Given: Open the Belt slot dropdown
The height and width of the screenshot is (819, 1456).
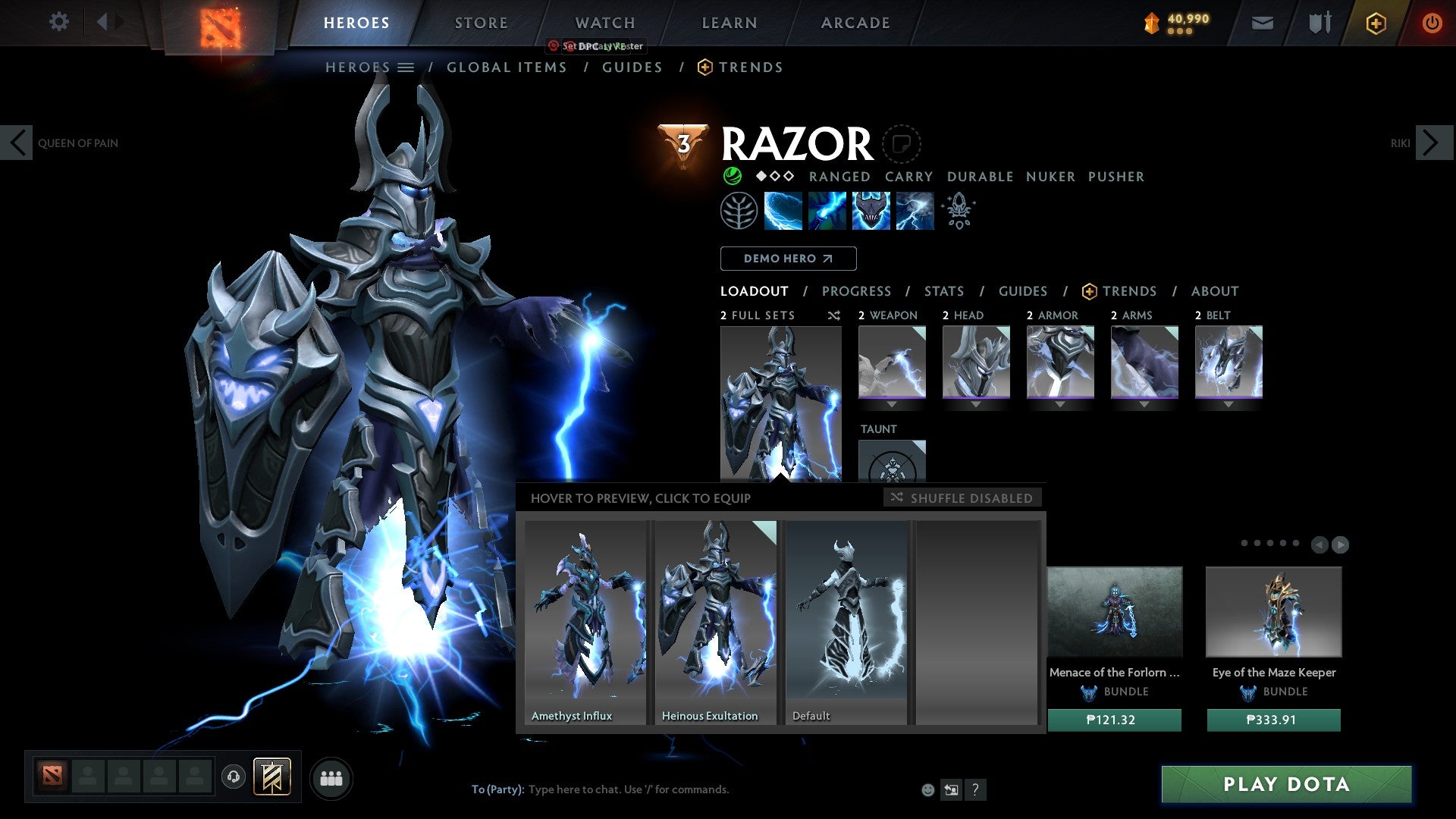Looking at the screenshot, I should click(1229, 404).
